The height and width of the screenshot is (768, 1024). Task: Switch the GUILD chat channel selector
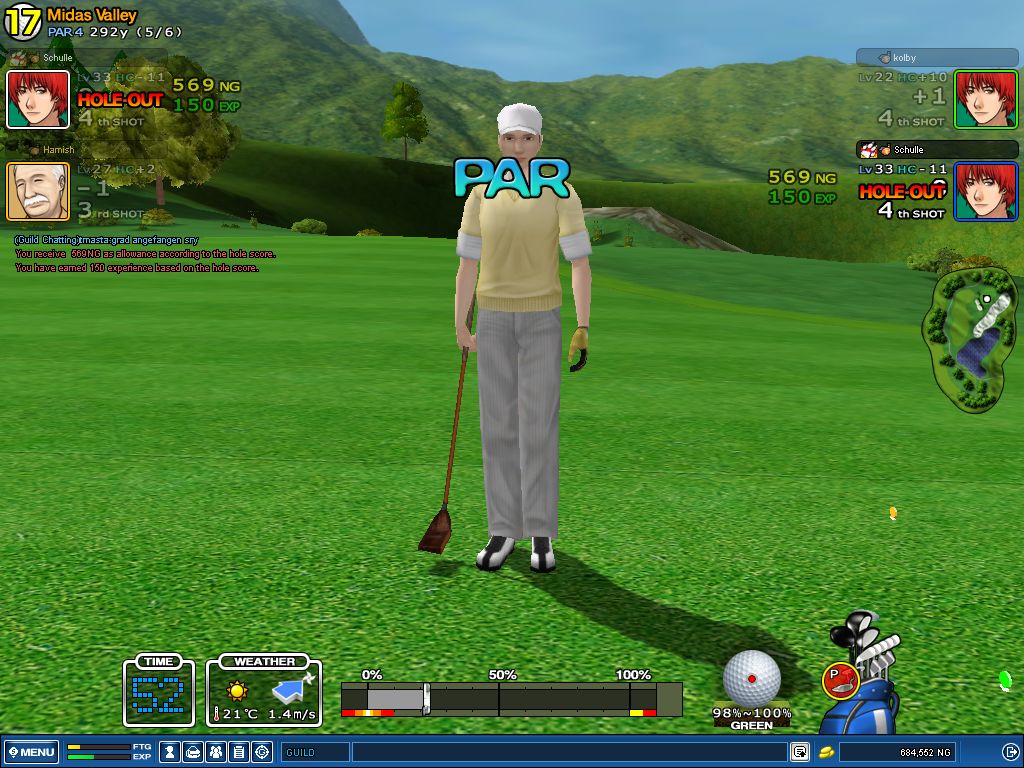tap(315, 752)
